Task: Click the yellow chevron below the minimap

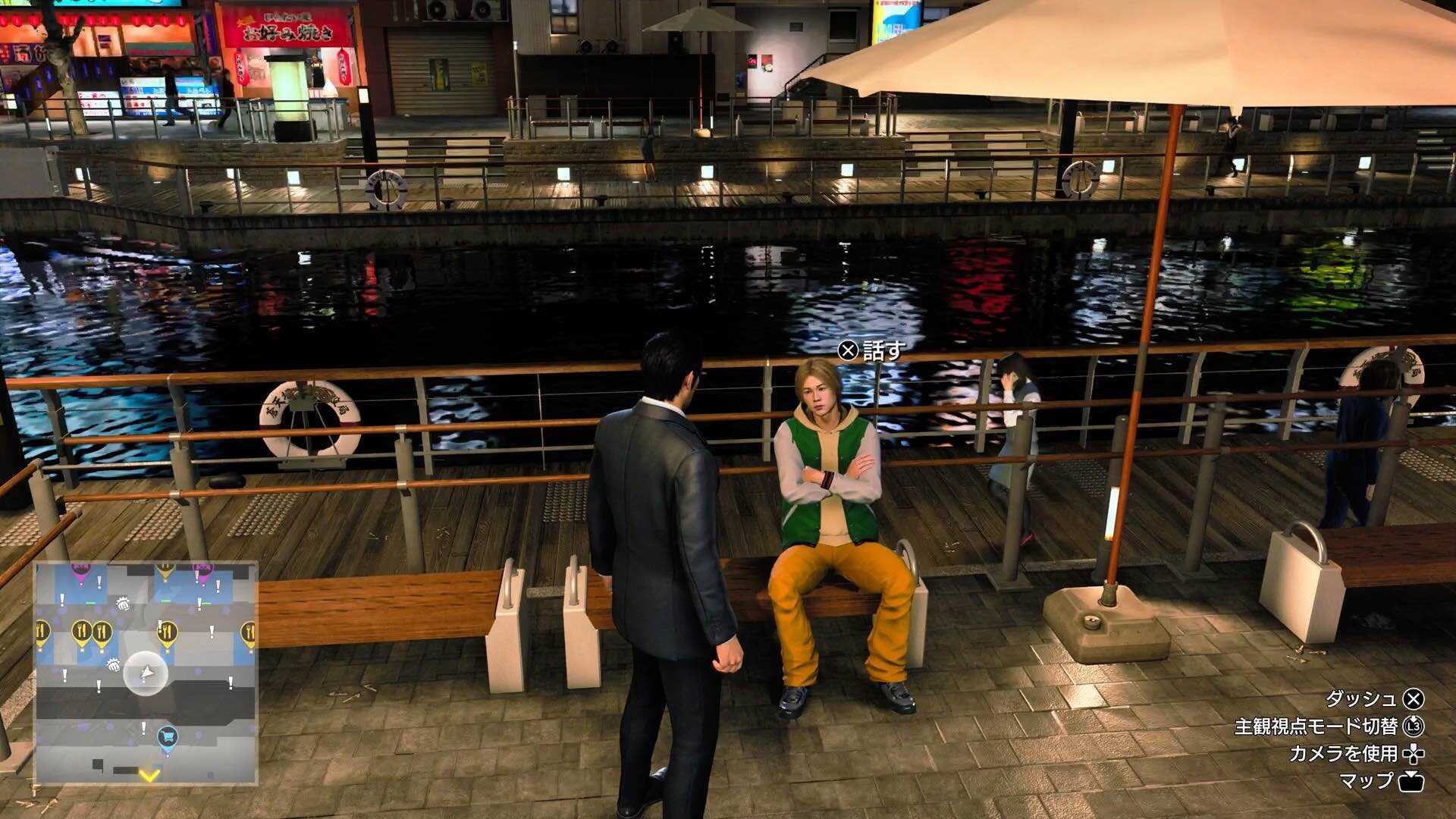Action: coord(148,775)
